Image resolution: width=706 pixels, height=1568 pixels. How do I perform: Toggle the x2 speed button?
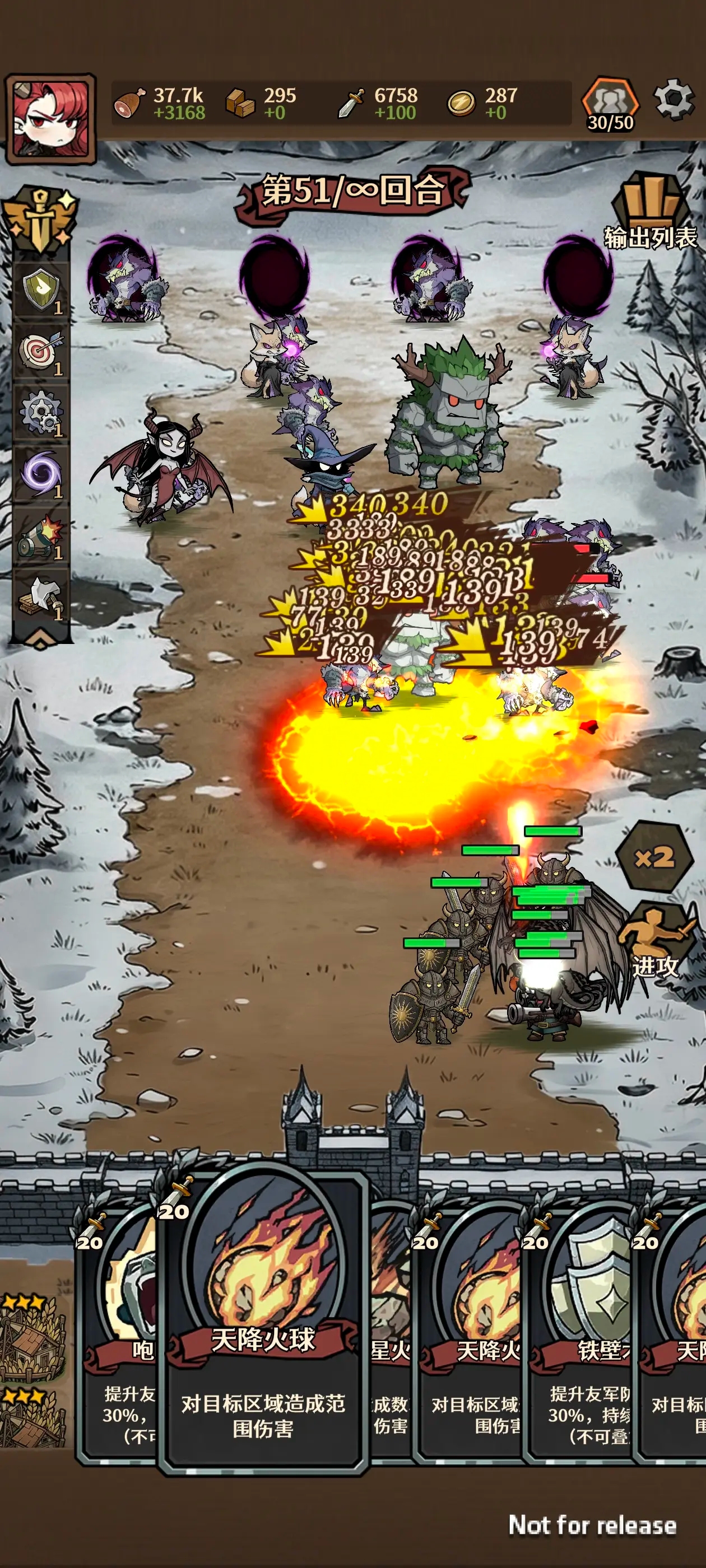tap(654, 858)
